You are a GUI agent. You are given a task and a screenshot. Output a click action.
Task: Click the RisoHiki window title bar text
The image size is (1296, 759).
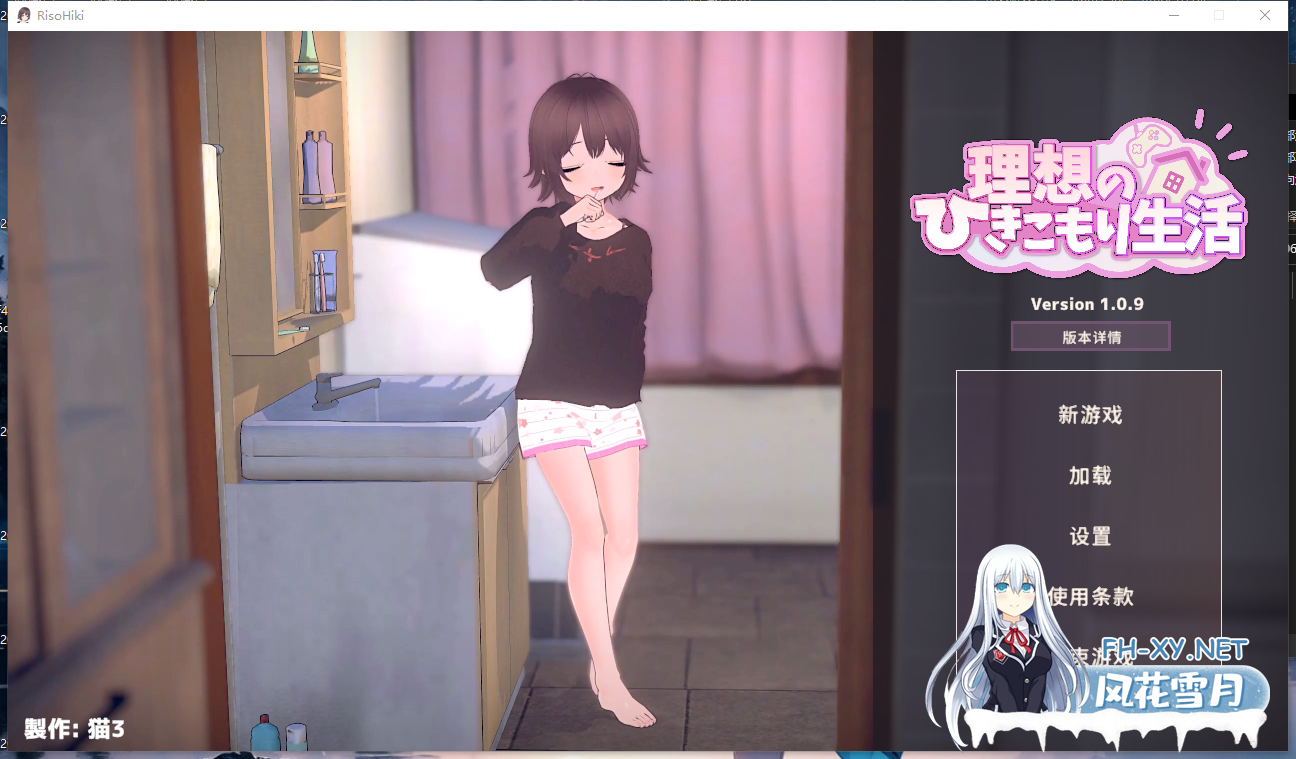point(62,15)
